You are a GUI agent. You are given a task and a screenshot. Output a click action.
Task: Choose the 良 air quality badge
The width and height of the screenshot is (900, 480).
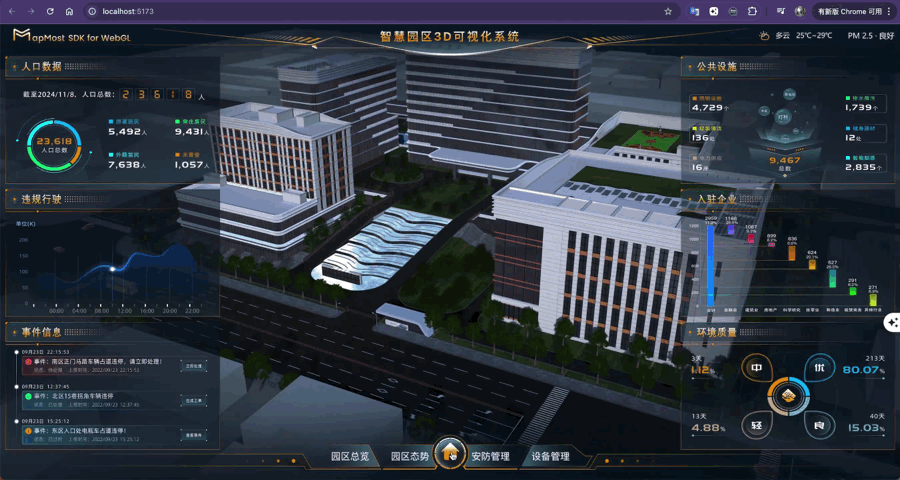[819, 426]
